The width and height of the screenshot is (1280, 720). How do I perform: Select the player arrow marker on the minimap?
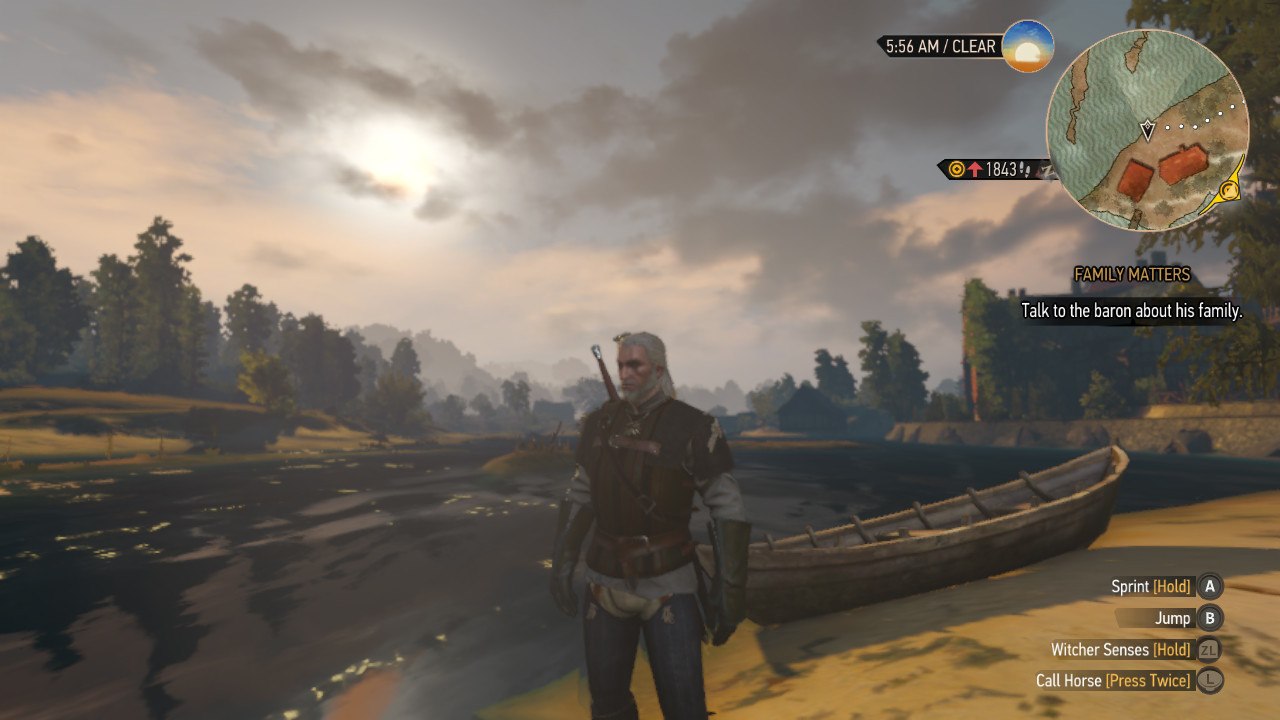(x=1147, y=129)
